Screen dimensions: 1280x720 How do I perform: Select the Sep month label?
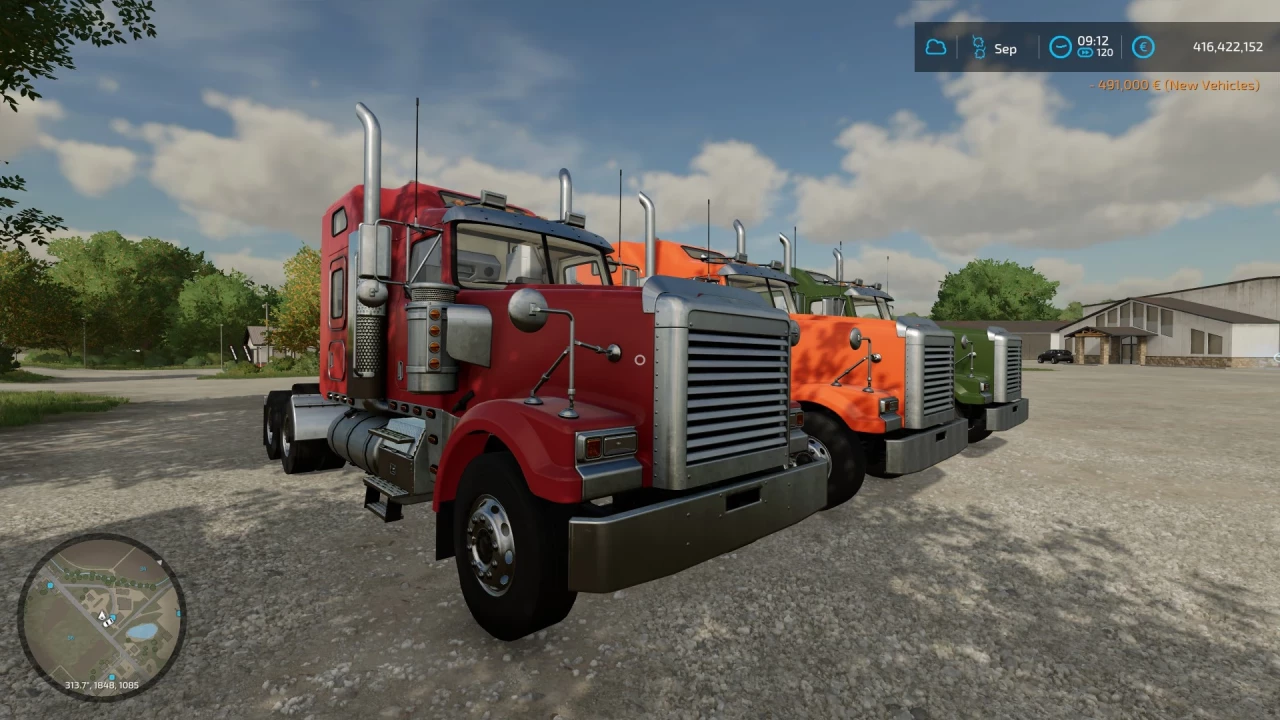tap(1005, 48)
